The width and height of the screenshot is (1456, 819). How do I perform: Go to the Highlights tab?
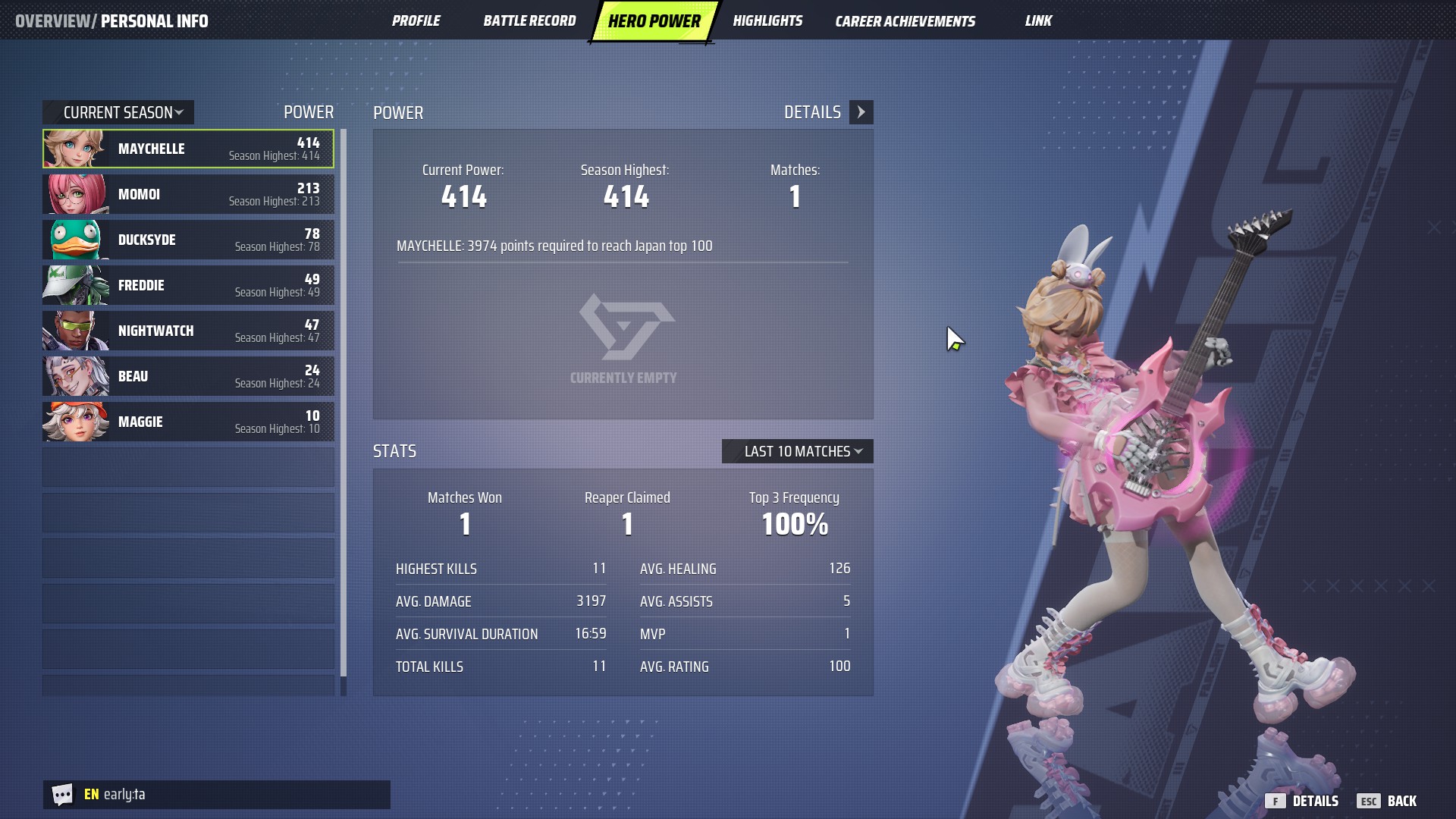pos(767,20)
